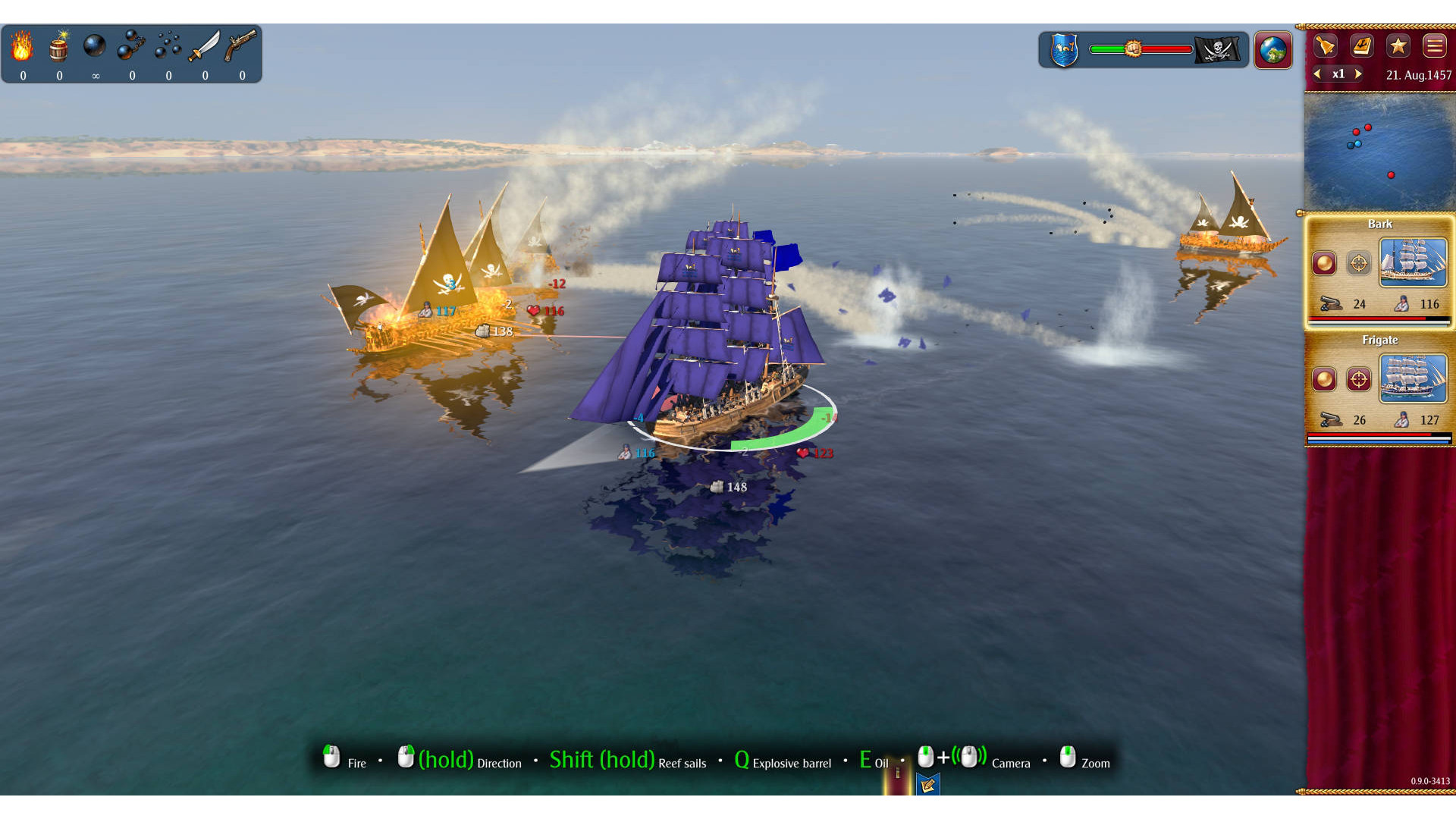Open the blue note-and-pencil flag
This screenshot has width=1456, height=819.
coord(927,785)
